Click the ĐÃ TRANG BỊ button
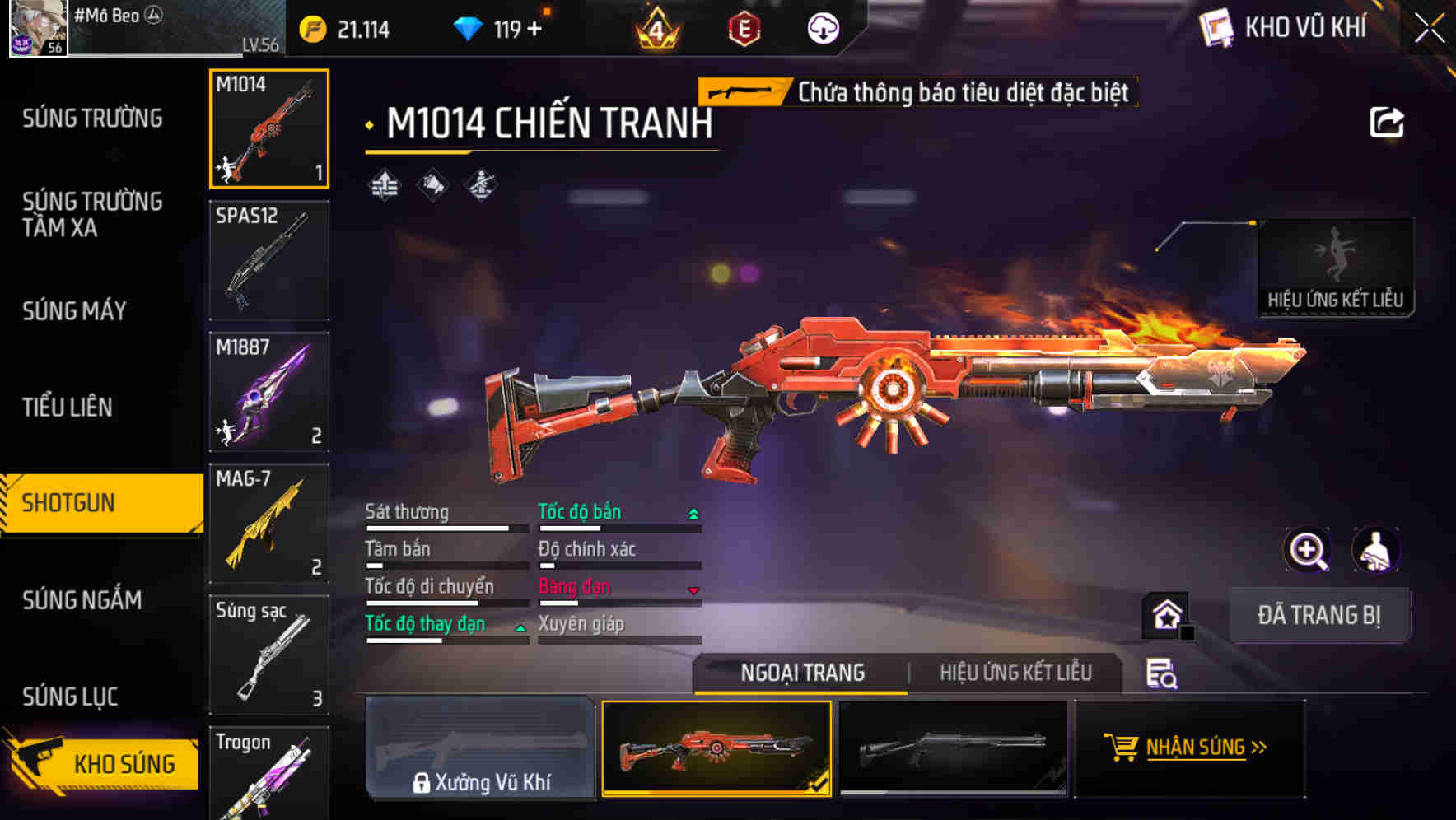 point(1319,615)
